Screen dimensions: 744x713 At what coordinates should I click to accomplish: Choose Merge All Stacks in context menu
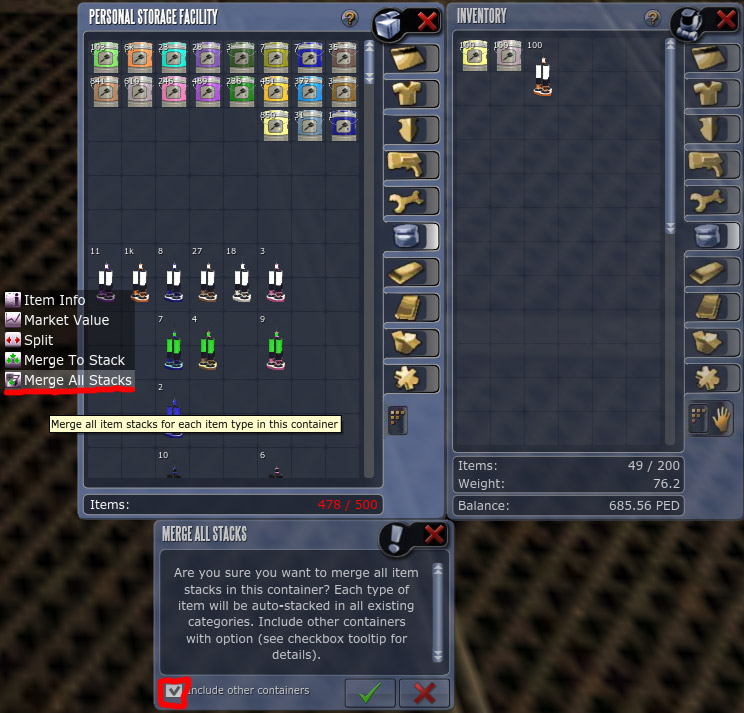pos(78,380)
